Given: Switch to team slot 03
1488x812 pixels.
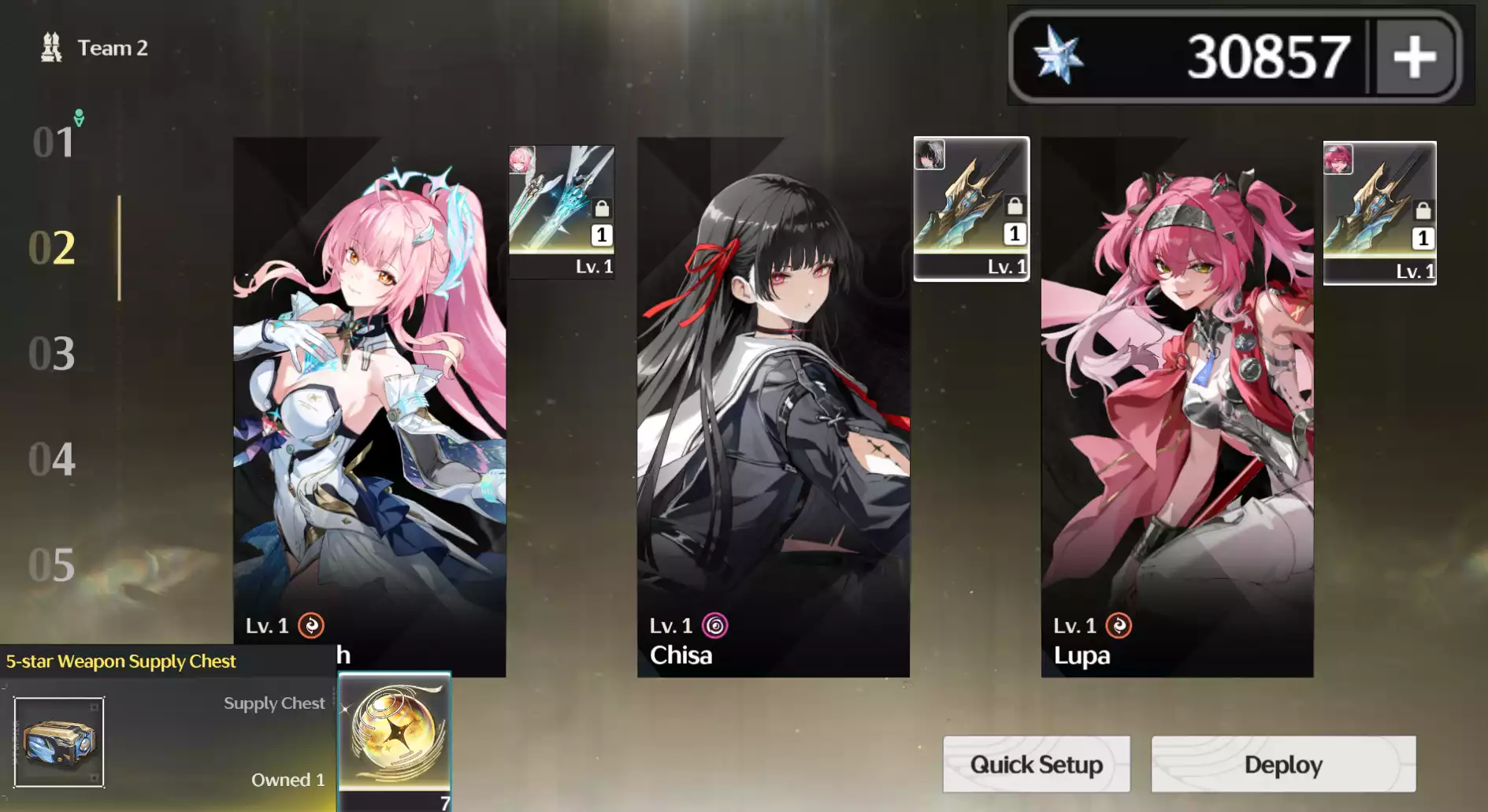Looking at the screenshot, I should tap(54, 354).
